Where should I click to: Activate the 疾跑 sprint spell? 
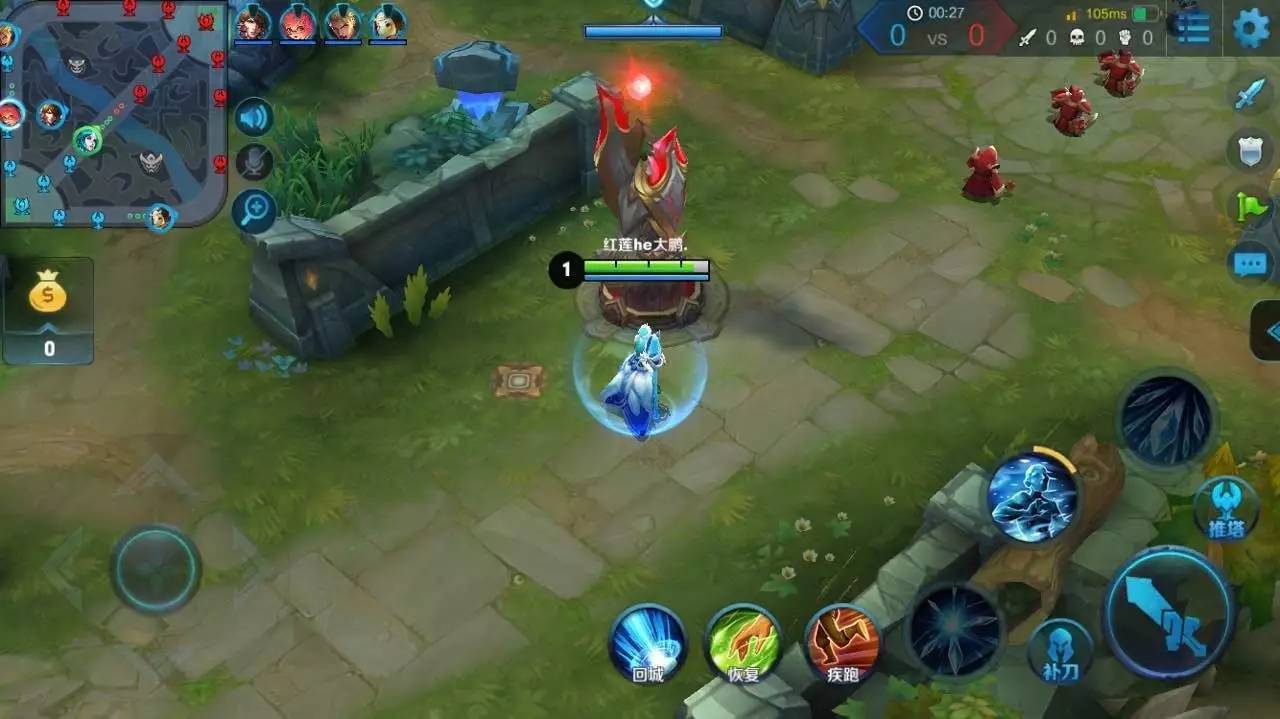tap(842, 642)
